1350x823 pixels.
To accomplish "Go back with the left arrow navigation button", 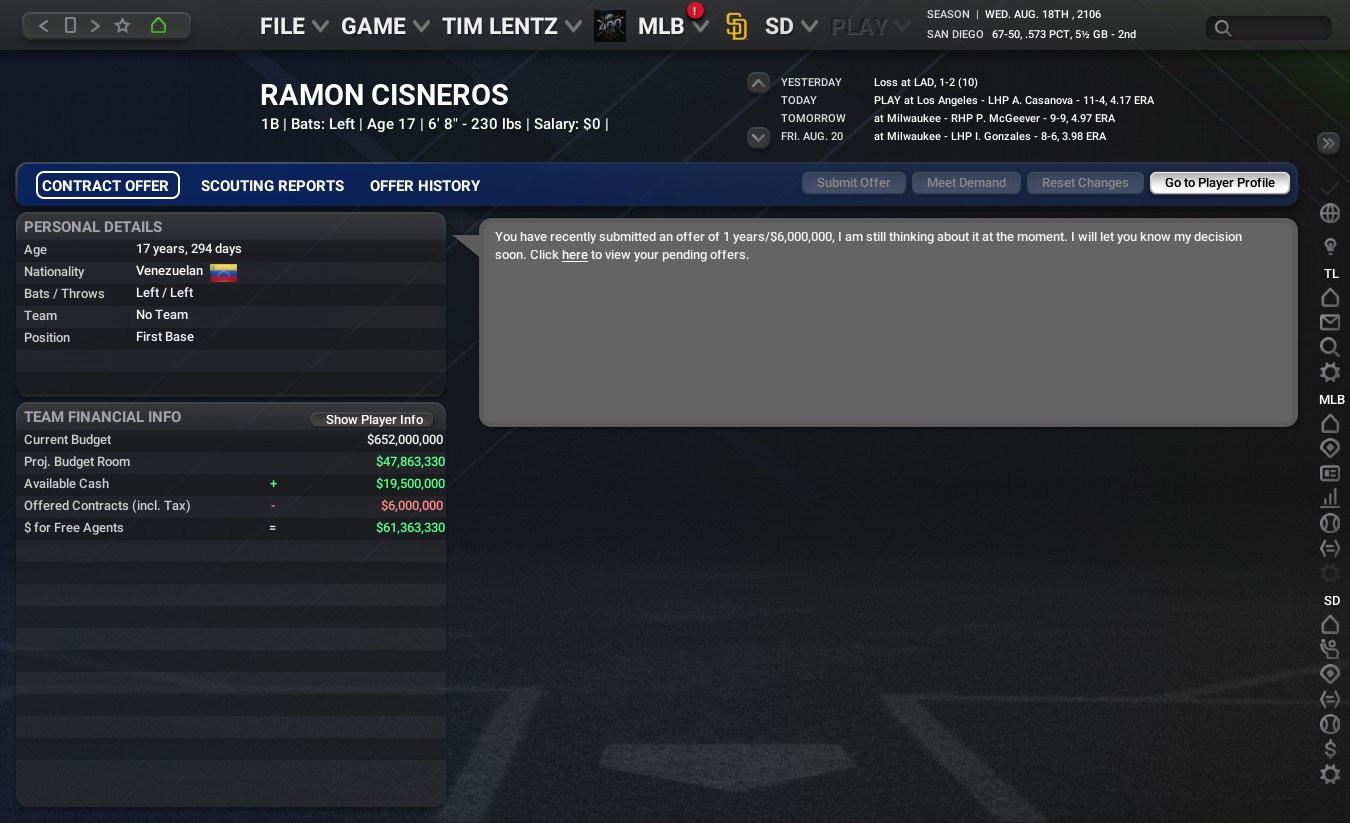I will point(43,26).
